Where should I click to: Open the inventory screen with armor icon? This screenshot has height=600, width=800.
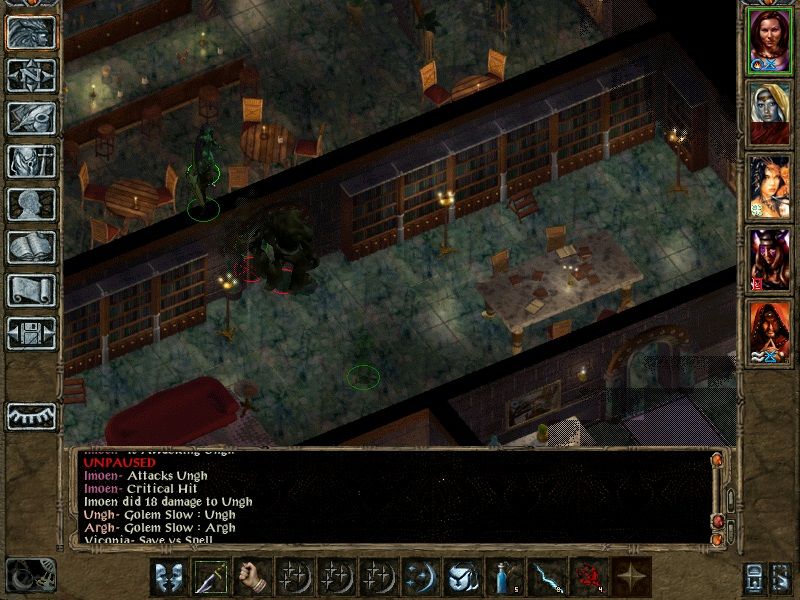(x=31, y=161)
